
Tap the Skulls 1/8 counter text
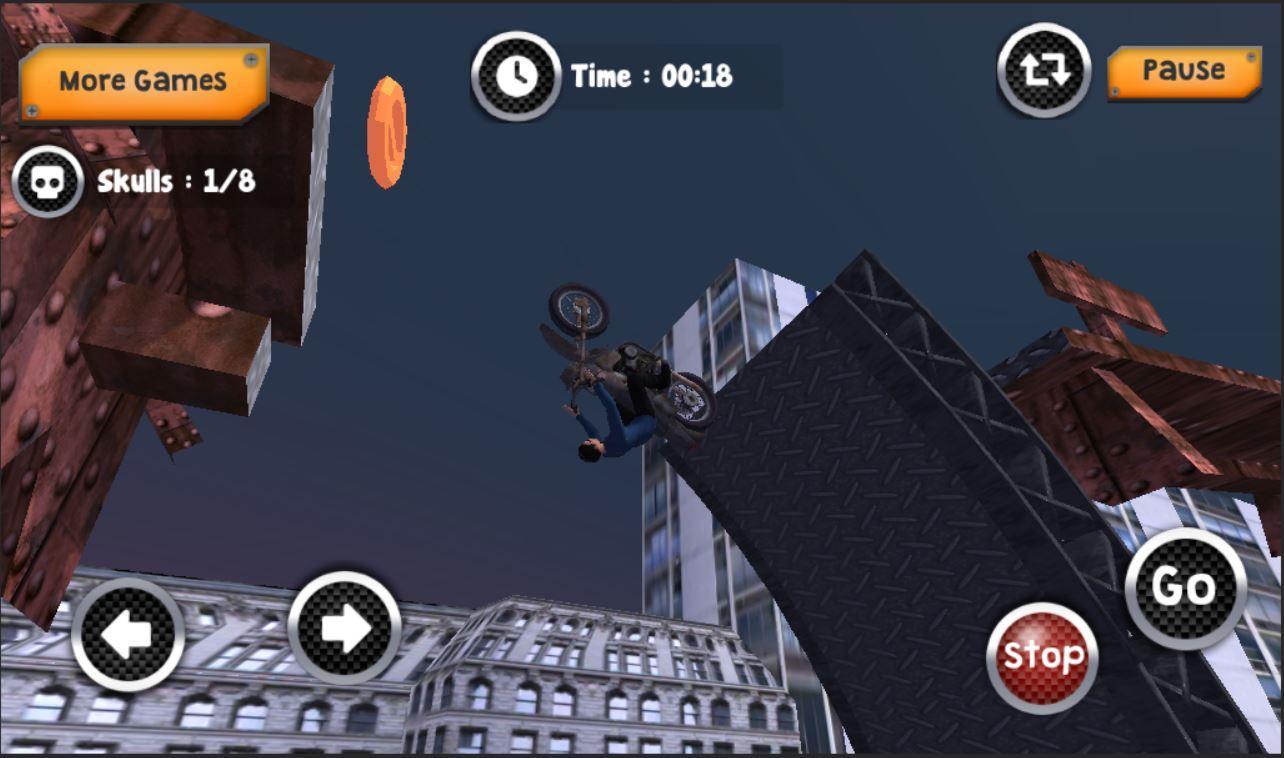pyautogui.click(x=175, y=180)
